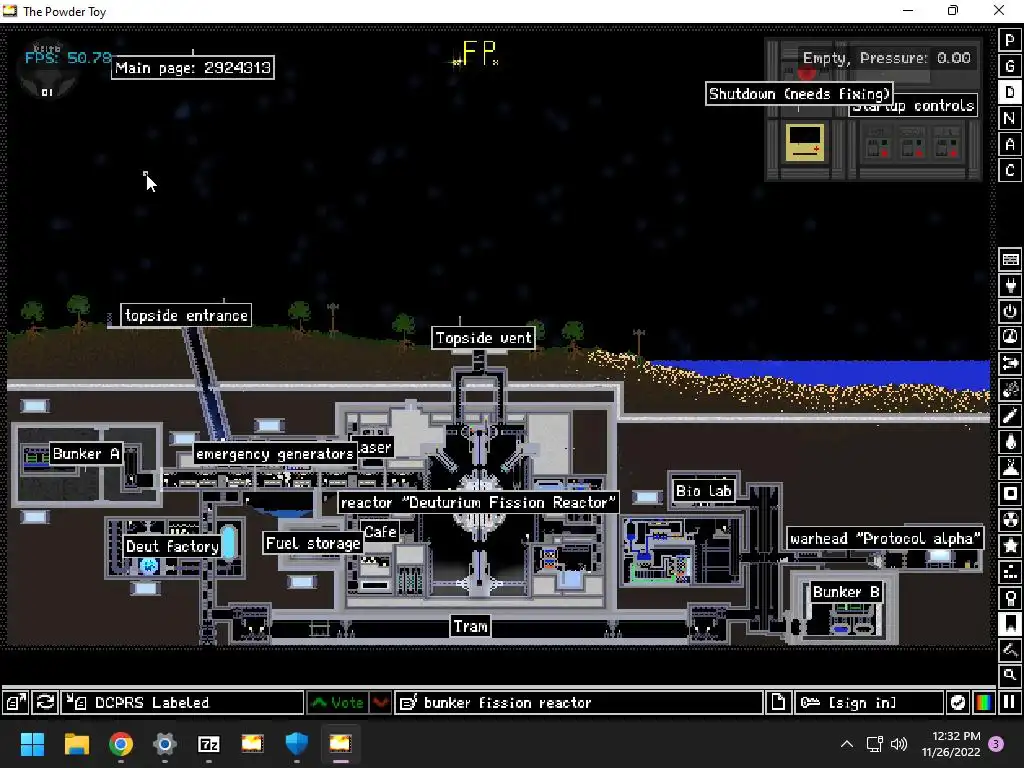Downvote the save with the red arrow

pos(380,703)
